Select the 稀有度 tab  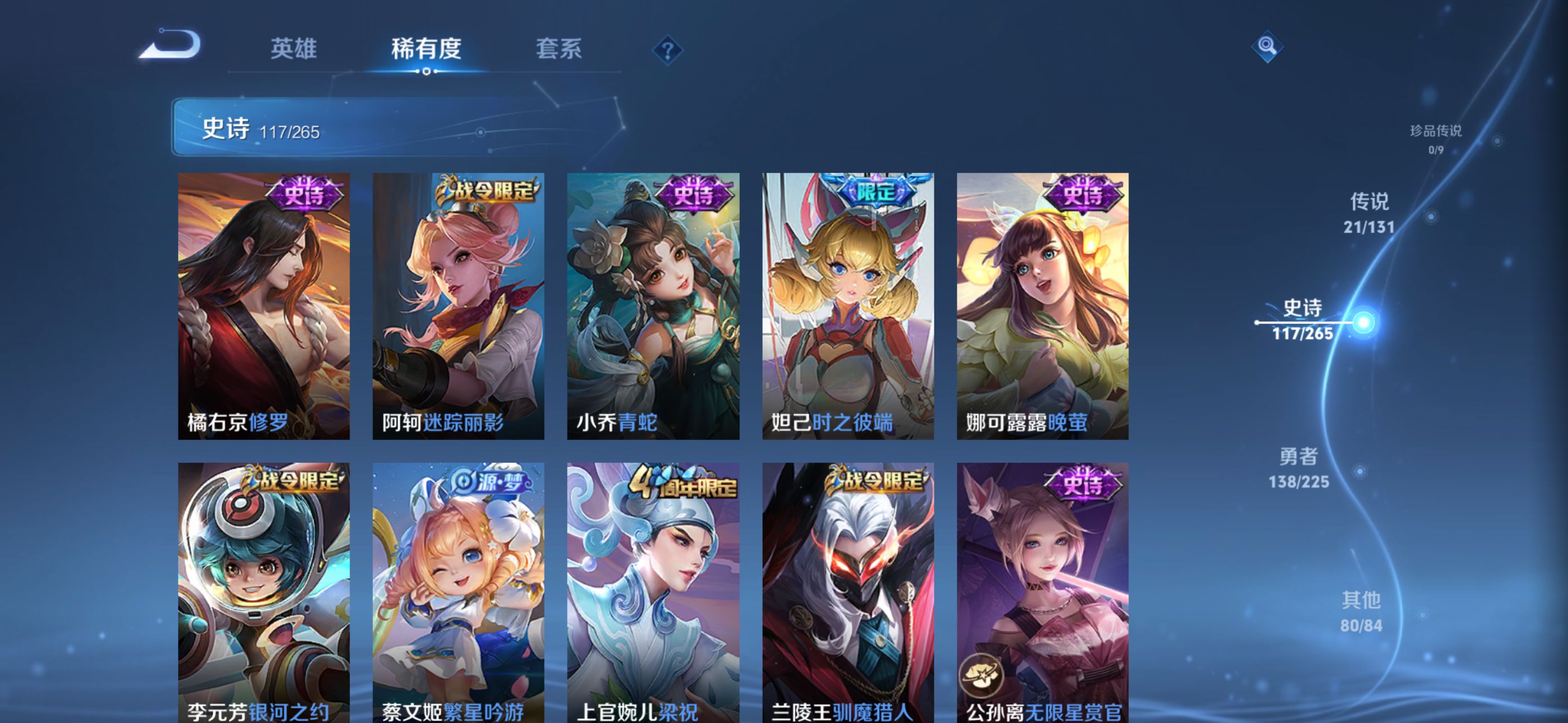click(426, 49)
